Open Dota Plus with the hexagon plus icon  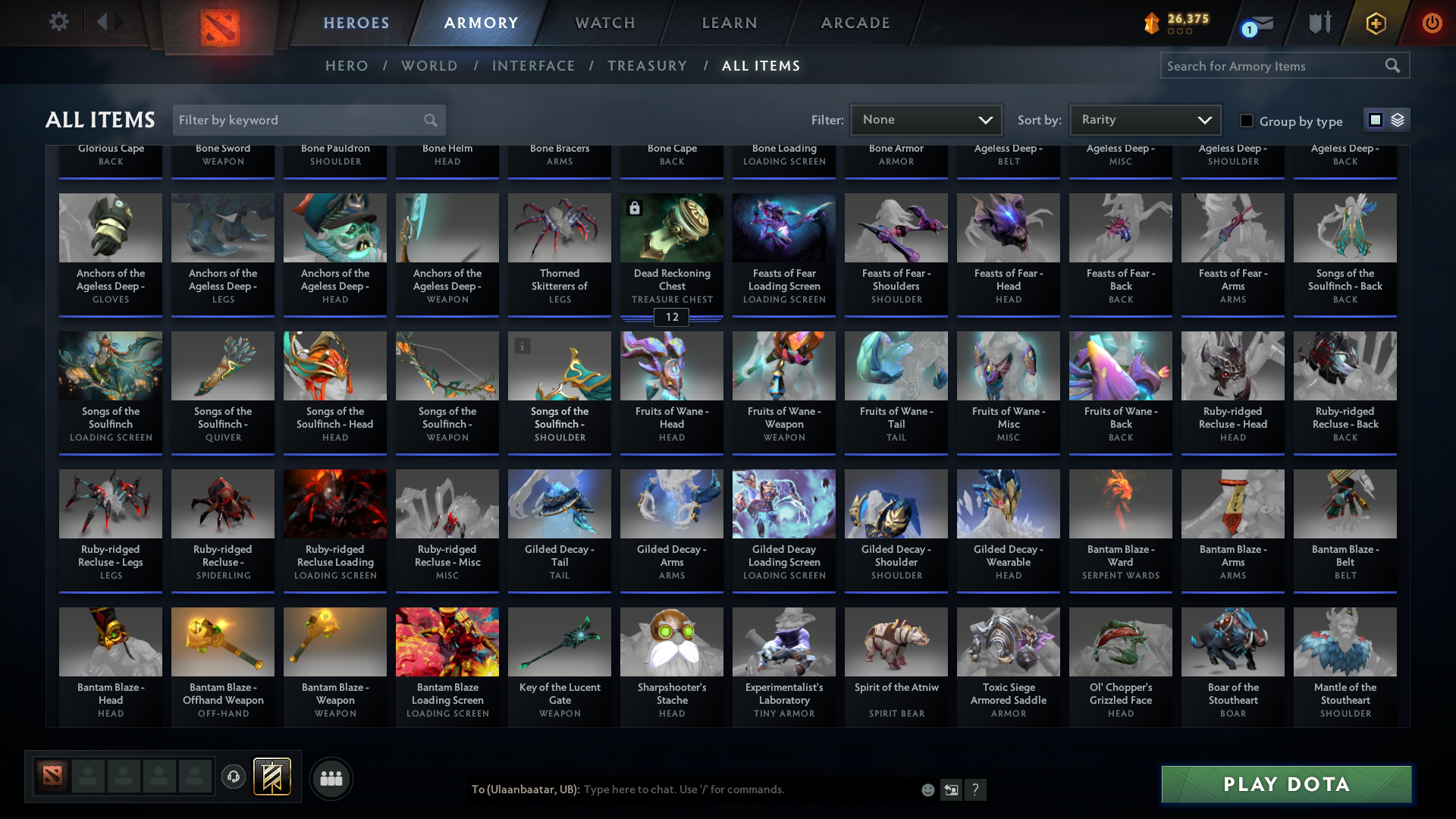pos(1376,23)
